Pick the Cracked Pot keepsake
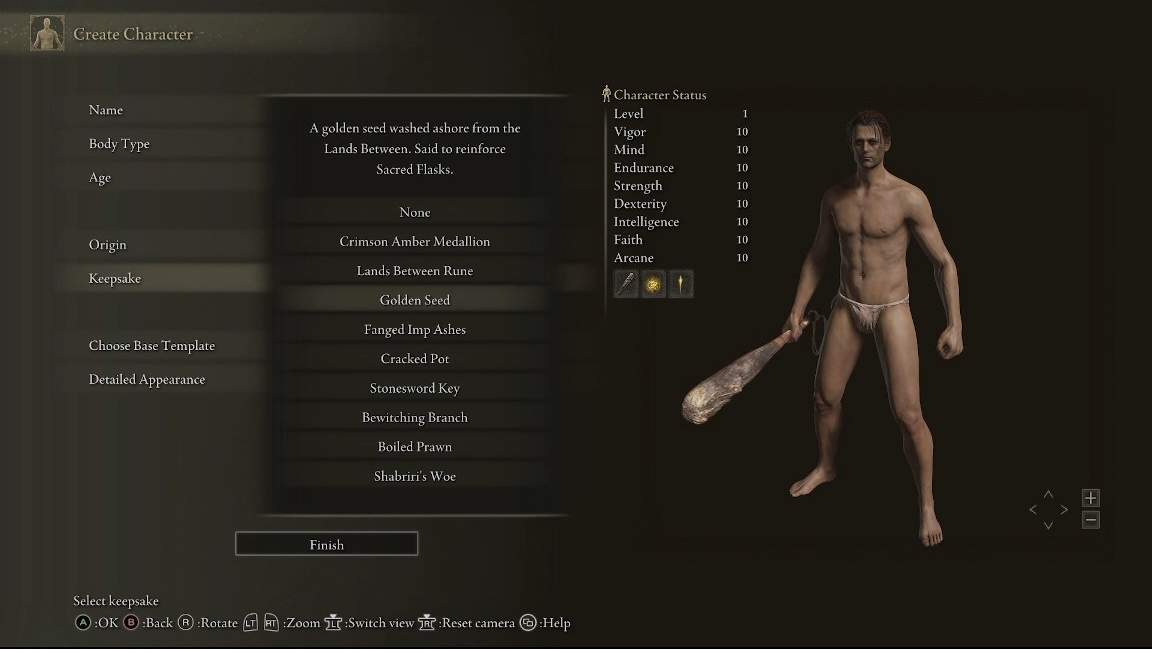Image resolution: width=1152 pixels, height=649 pixels. pos(414,359)
